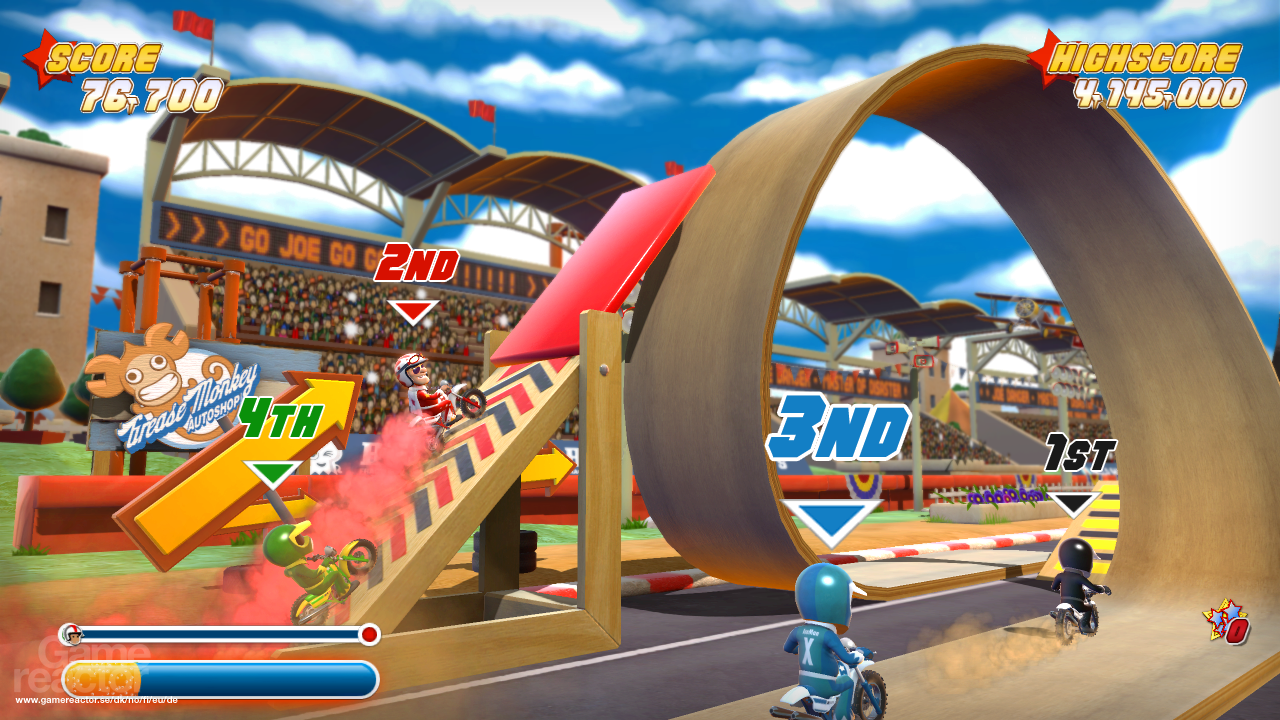Click the red finish dot on the track progress bar

tap(370, 633)
